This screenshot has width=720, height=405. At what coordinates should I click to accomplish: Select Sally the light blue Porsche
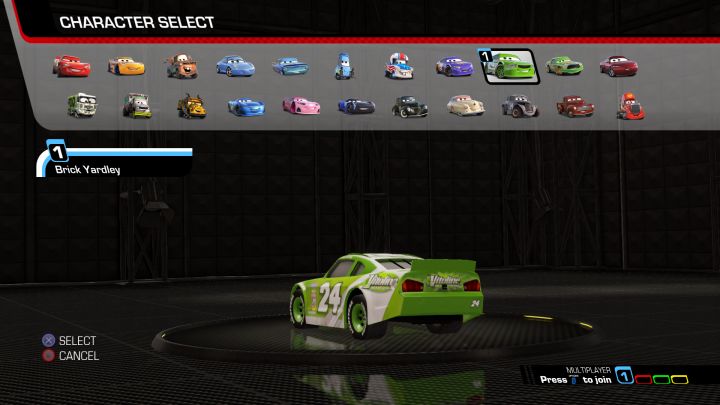pyautogui.click(x=235, y=66)
